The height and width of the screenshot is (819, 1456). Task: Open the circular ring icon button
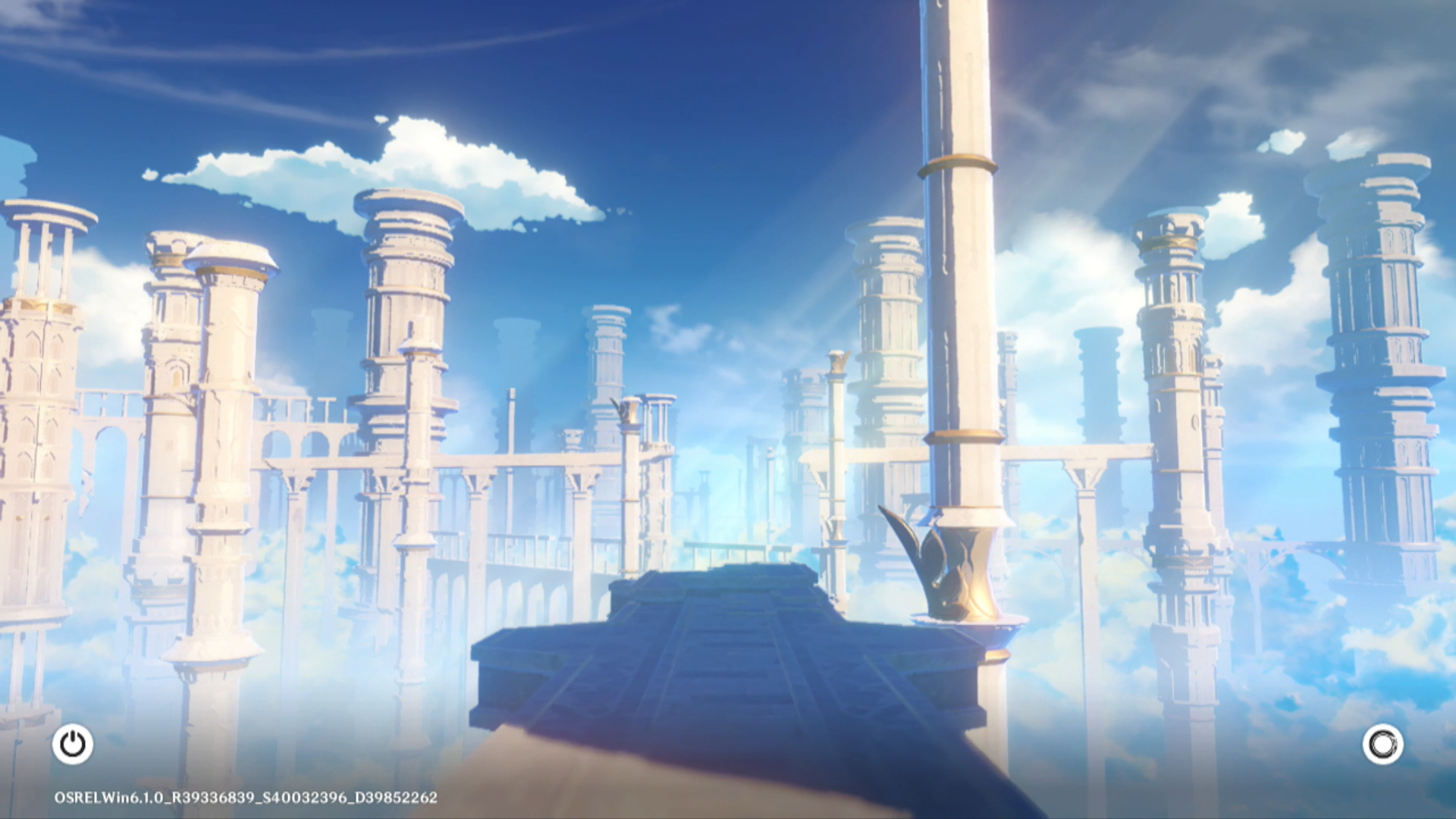1382,745
